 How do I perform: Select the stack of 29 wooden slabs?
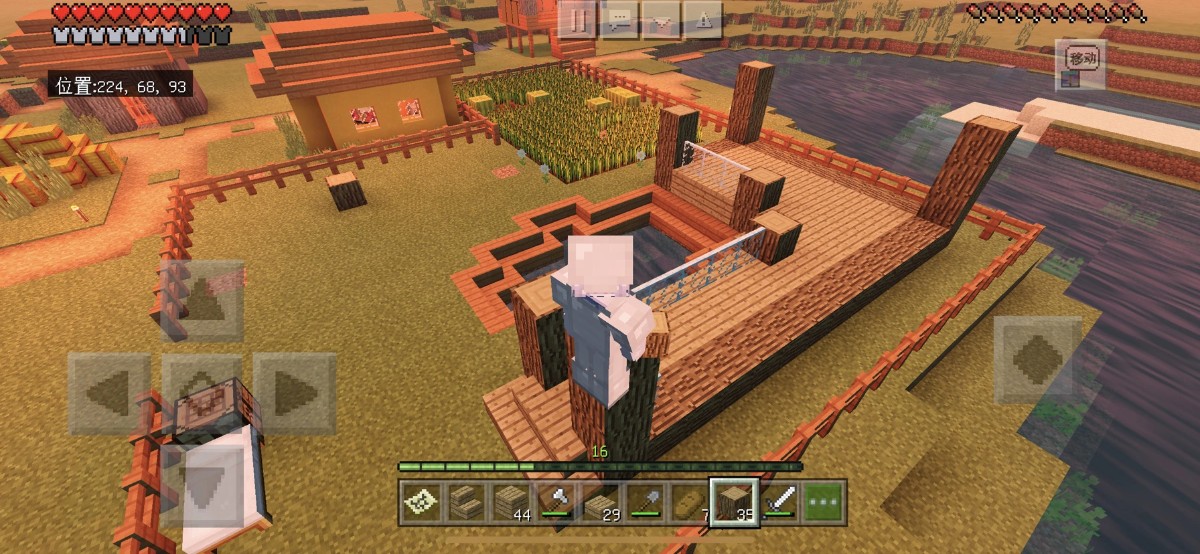601,502
